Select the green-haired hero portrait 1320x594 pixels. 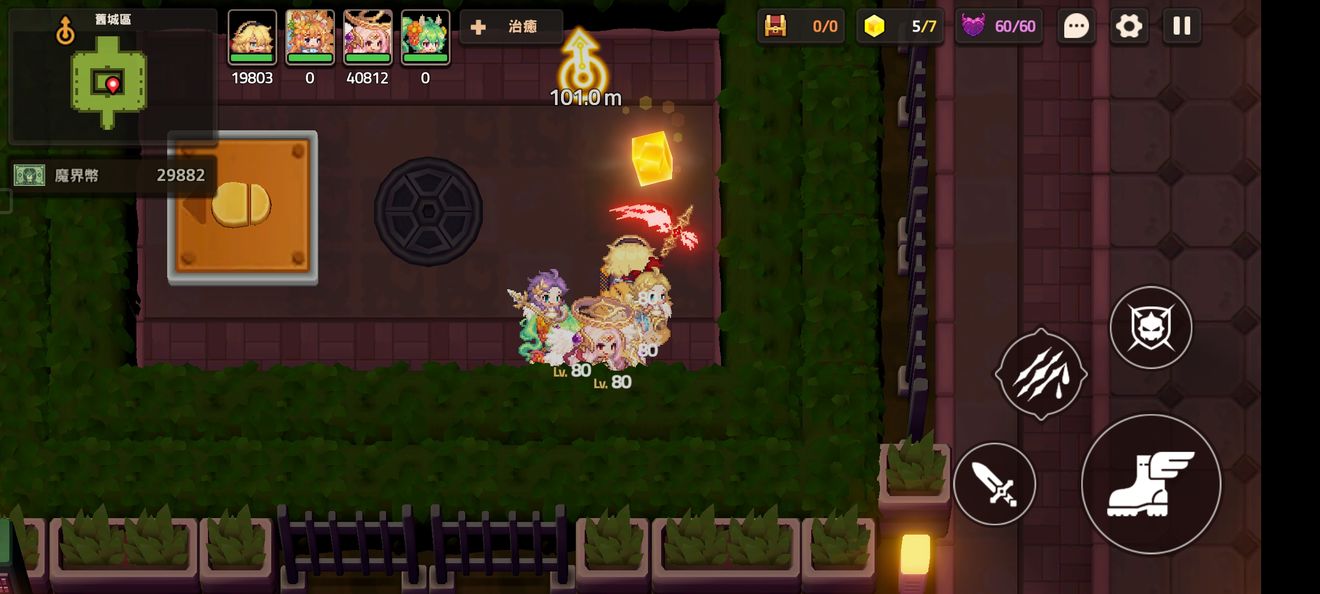425,38
